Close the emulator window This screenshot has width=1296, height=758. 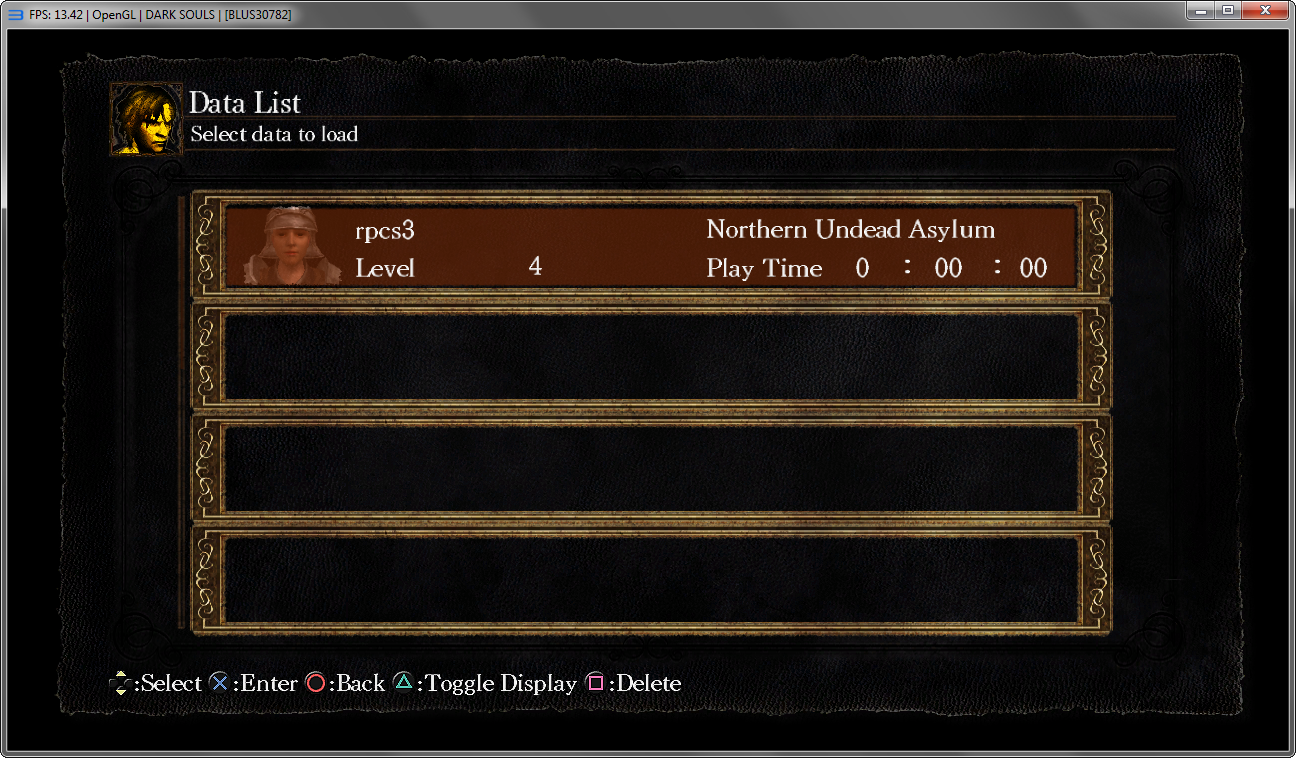(1264, 11)
